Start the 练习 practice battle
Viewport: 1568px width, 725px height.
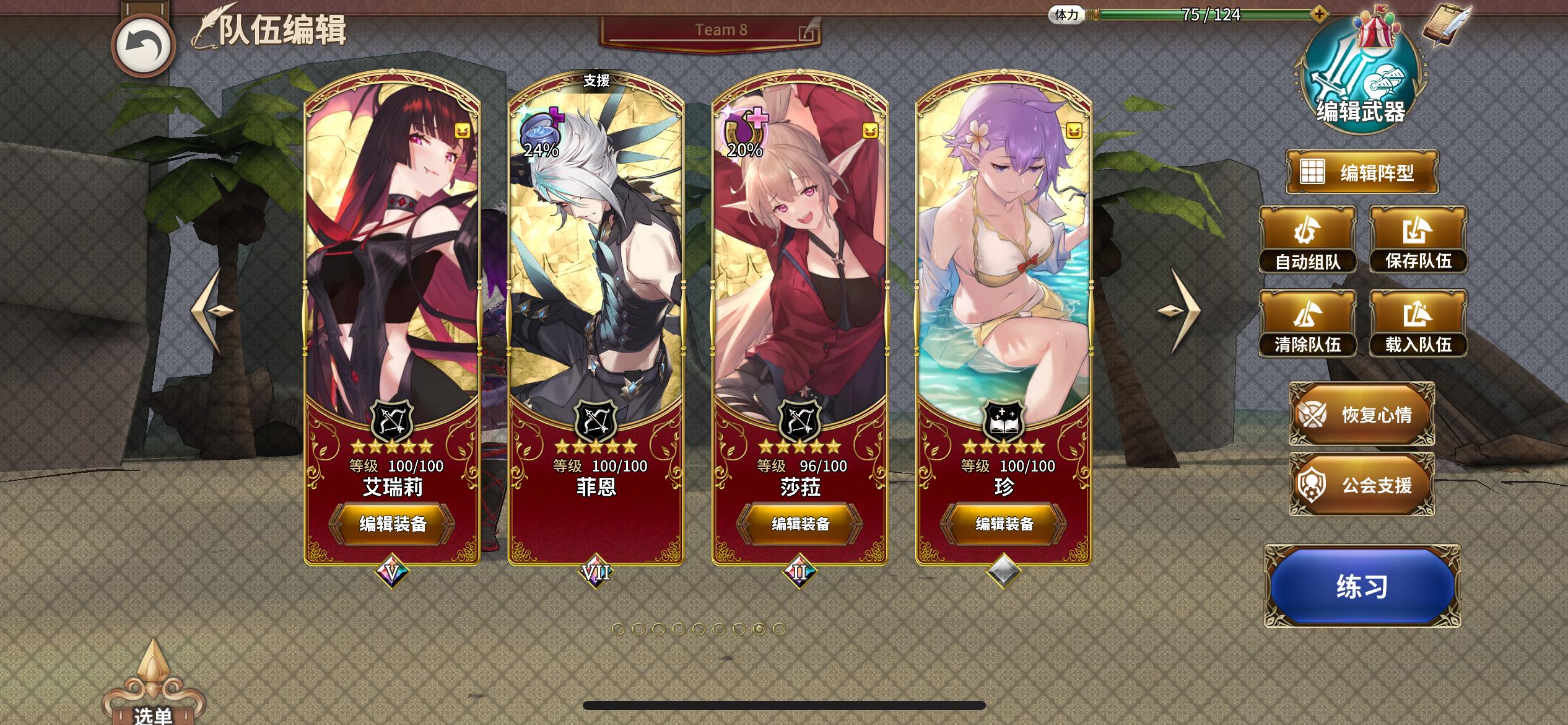tap(1362, 586)
